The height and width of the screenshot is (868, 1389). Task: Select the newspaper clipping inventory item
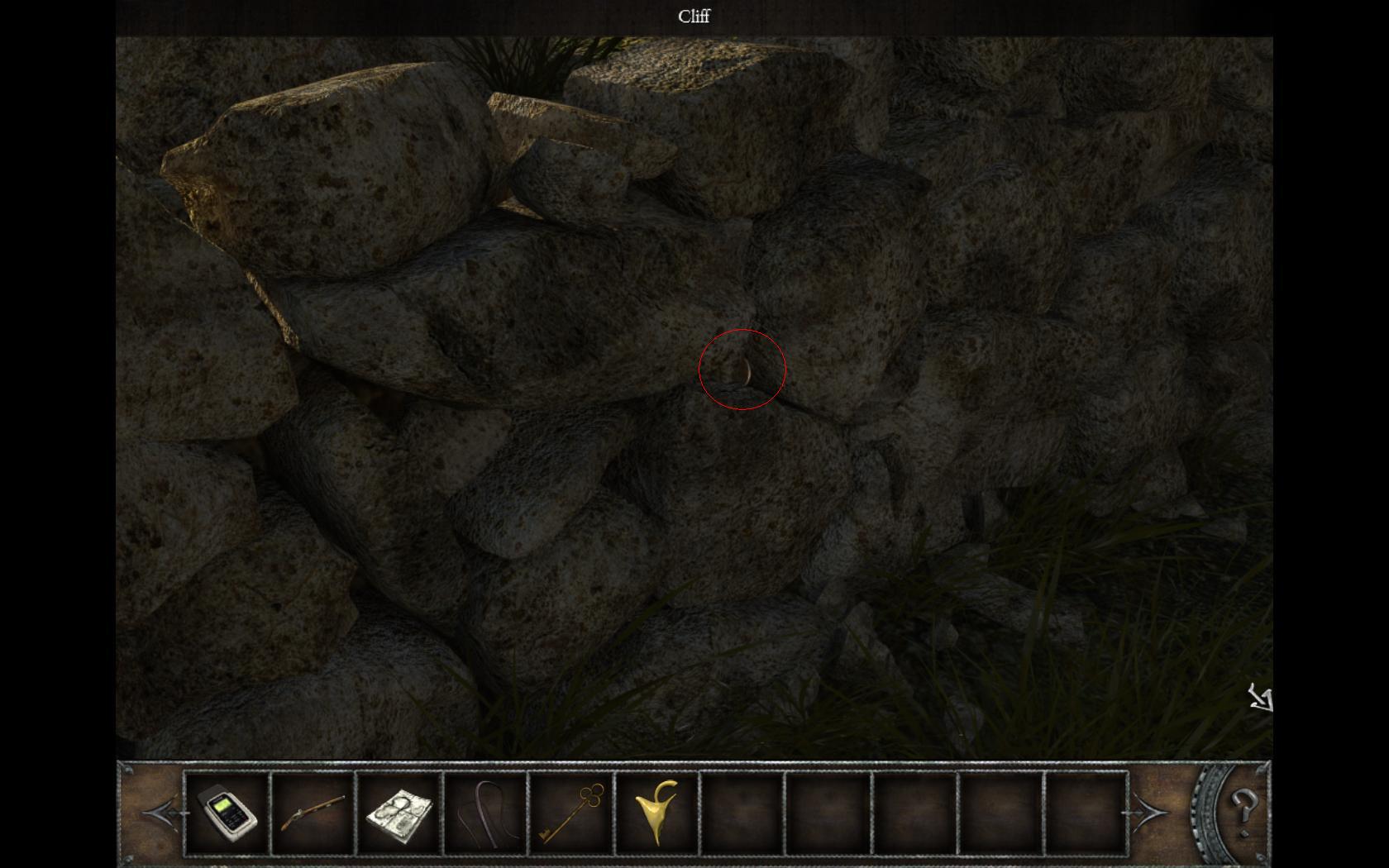[x=399, y=813]
